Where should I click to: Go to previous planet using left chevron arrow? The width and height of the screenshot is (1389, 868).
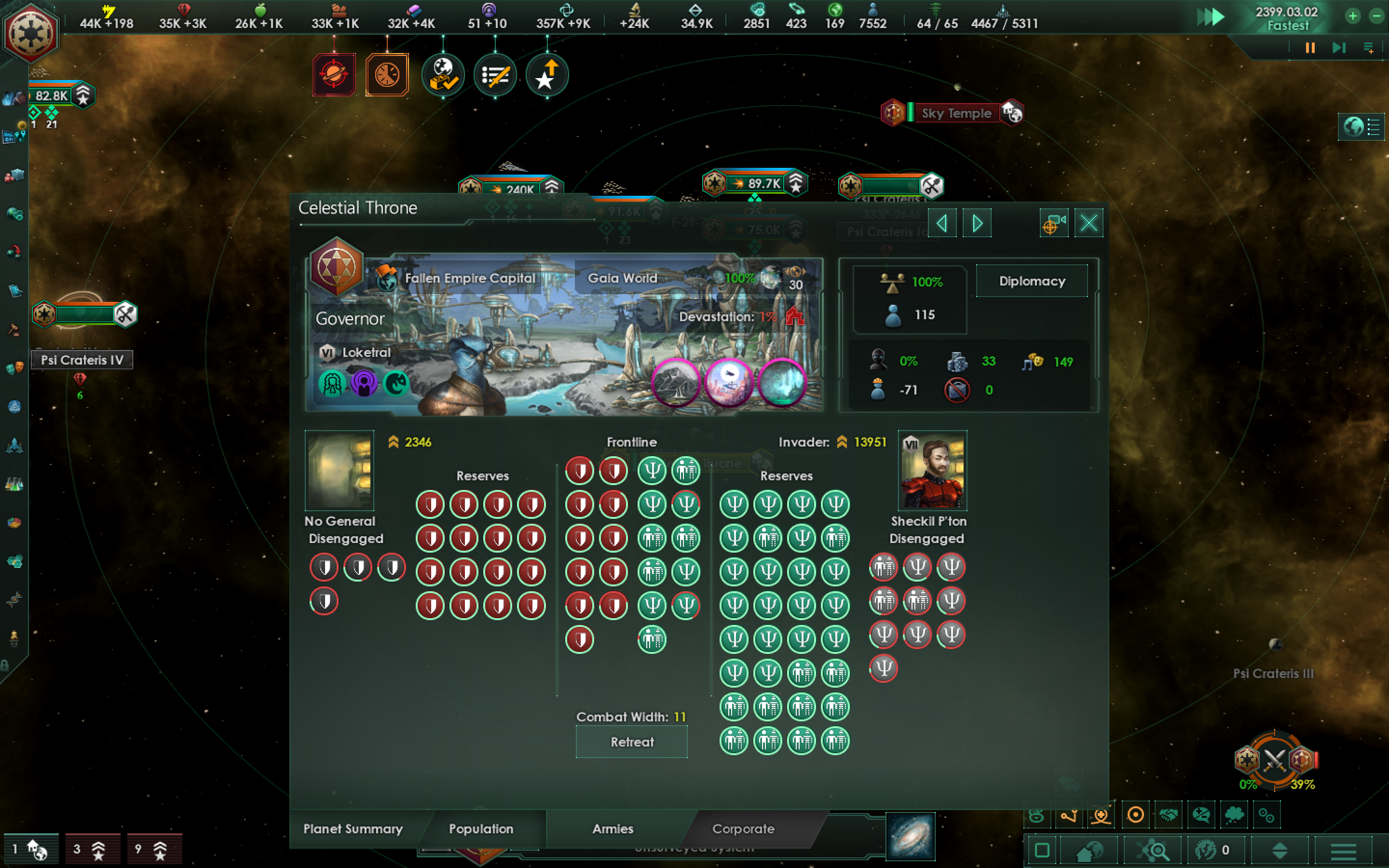pos(942,223)
